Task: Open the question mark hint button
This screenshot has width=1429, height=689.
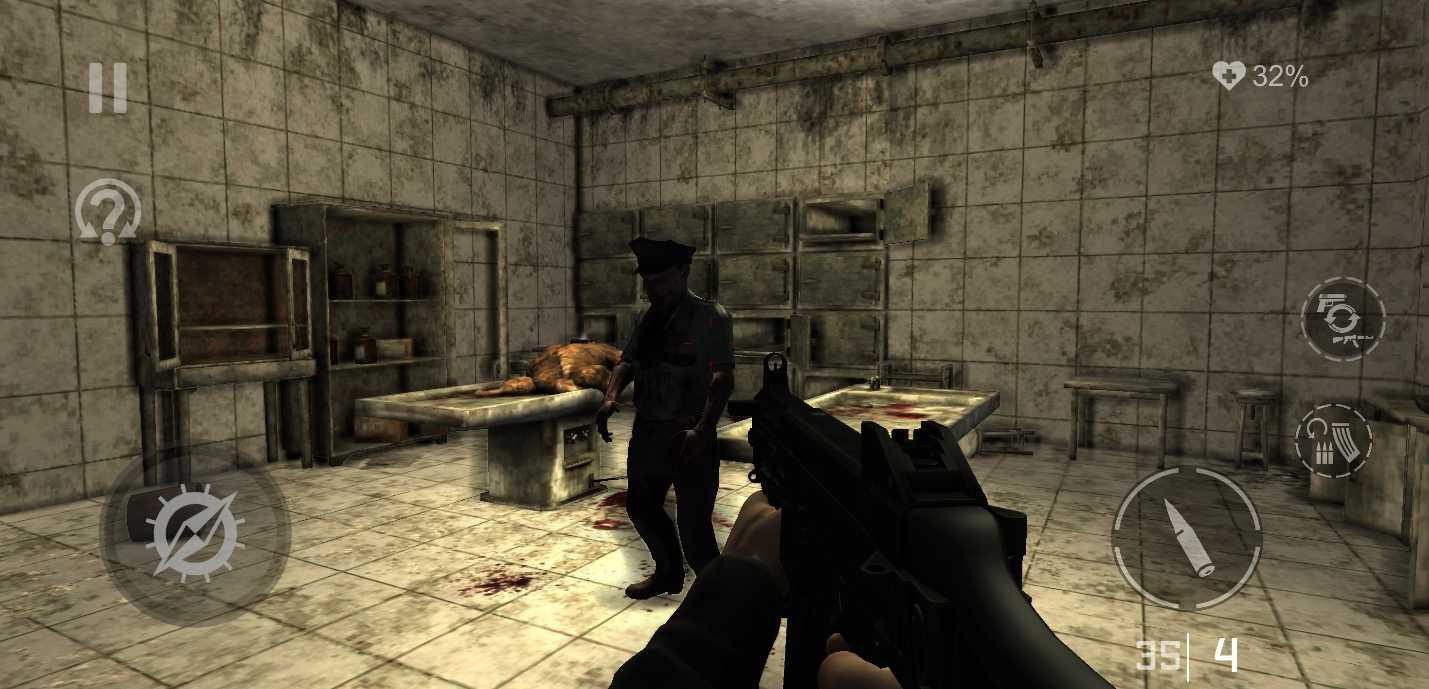Action: [x=107, y=212]
